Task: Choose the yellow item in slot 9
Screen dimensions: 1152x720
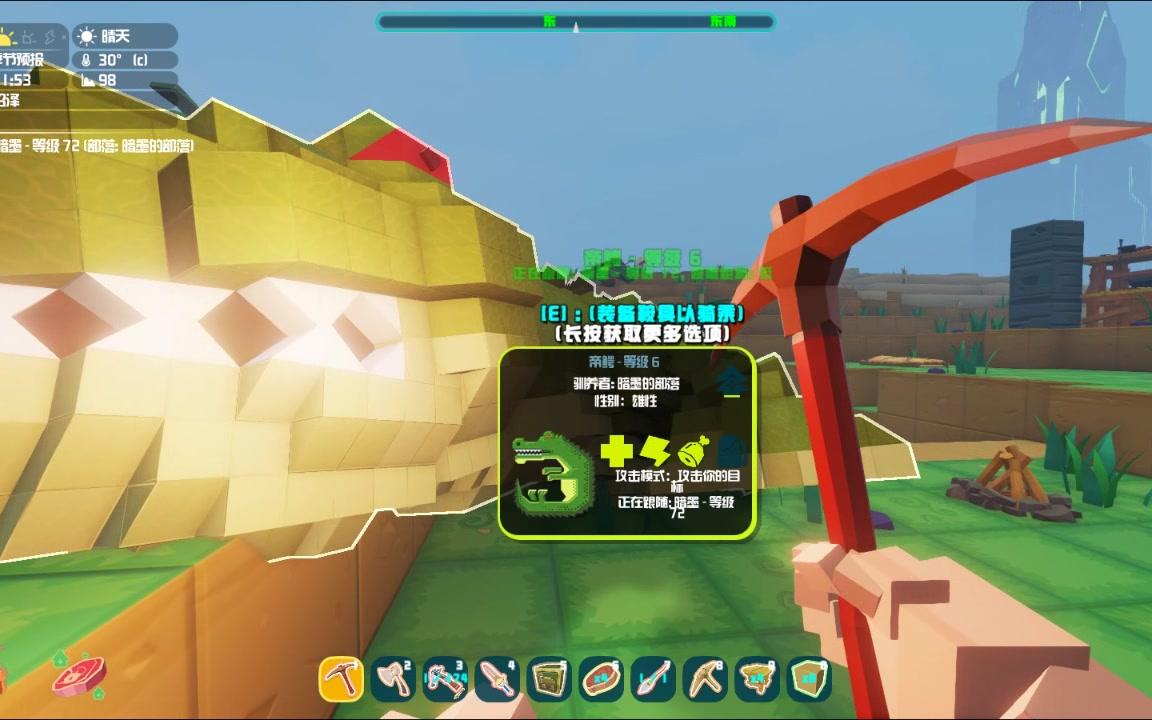Action: point(757,678)
